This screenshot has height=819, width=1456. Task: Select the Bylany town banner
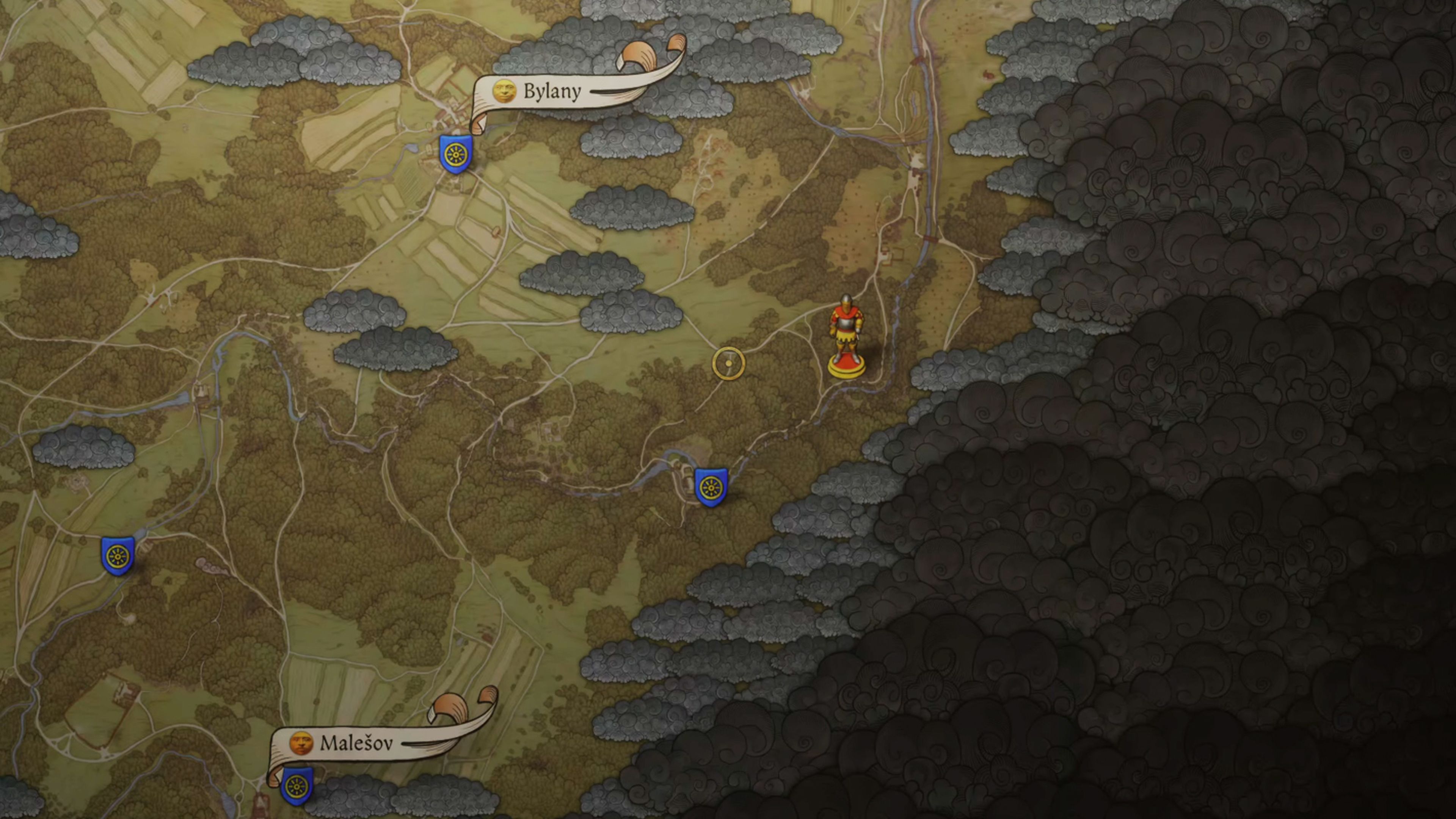(x=551, y=91)
